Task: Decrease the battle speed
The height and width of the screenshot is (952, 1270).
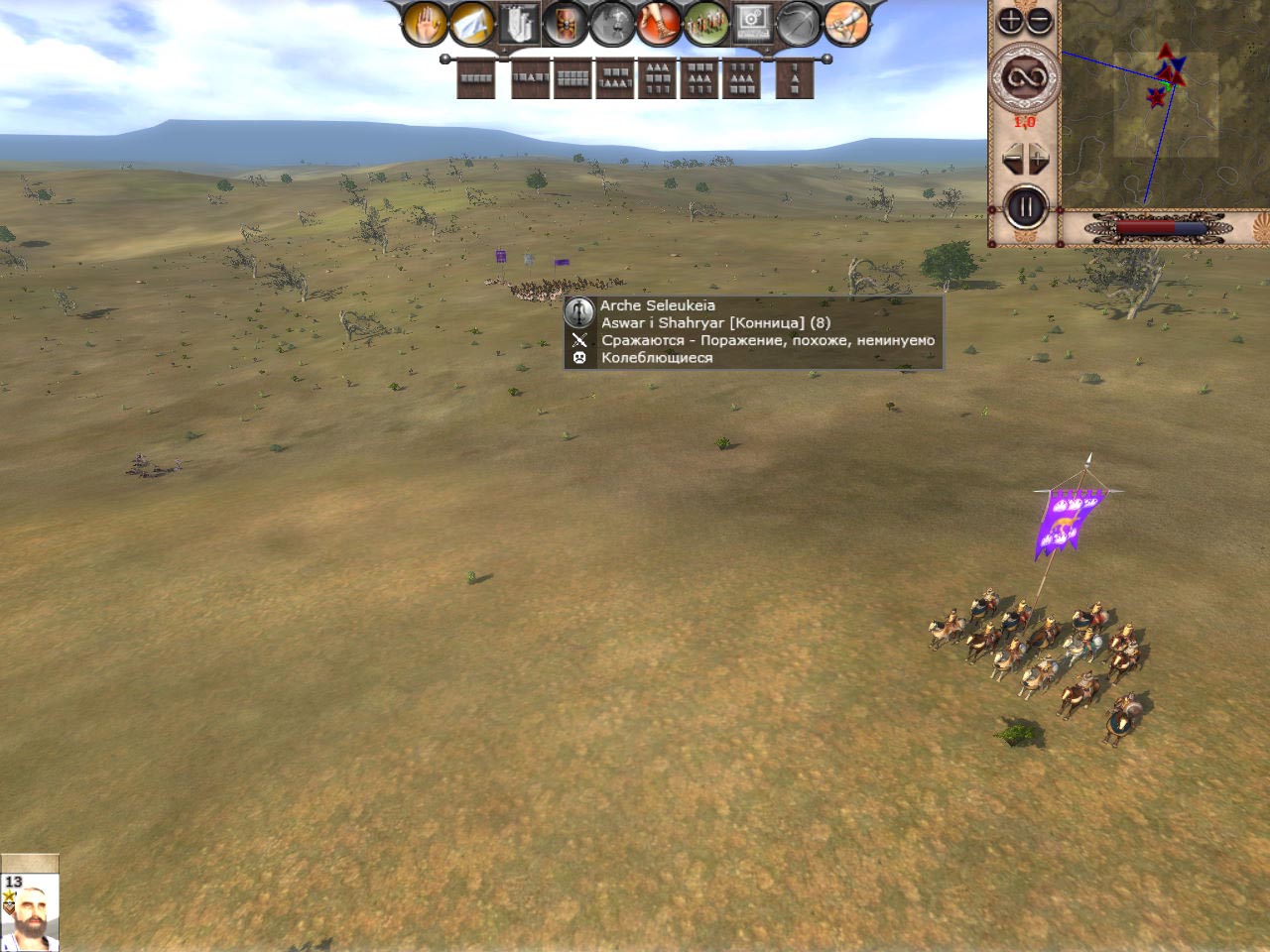Action: coord(1012,158)
